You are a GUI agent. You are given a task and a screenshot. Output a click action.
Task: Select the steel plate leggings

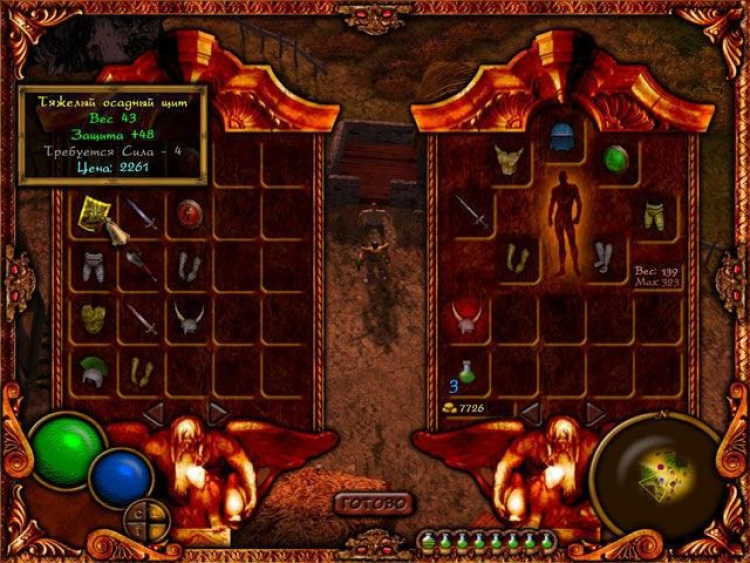coord(93,265)
